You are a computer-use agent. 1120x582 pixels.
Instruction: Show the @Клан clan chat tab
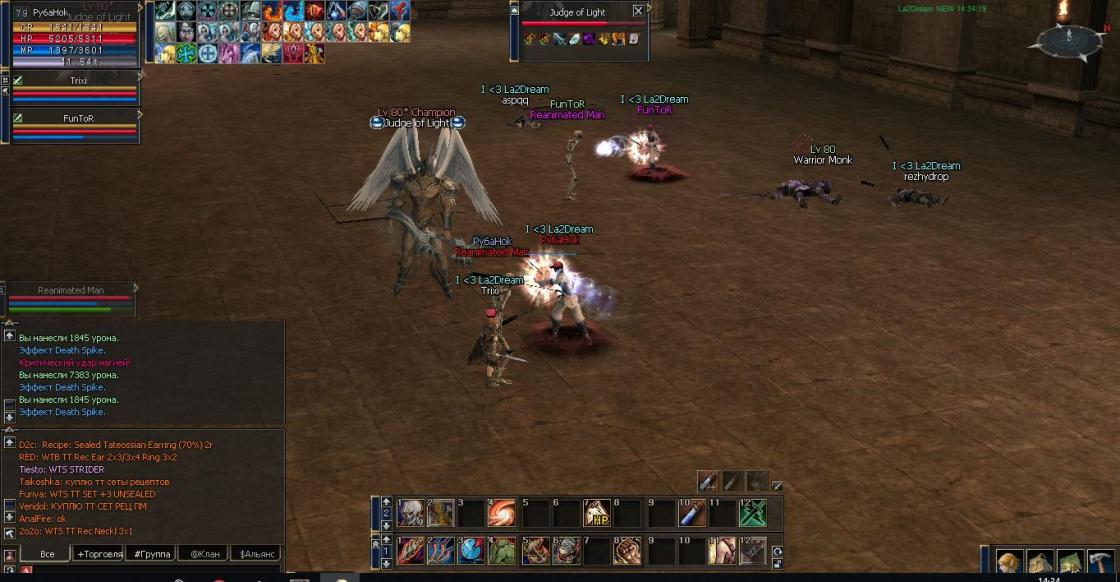coord(203,553)
